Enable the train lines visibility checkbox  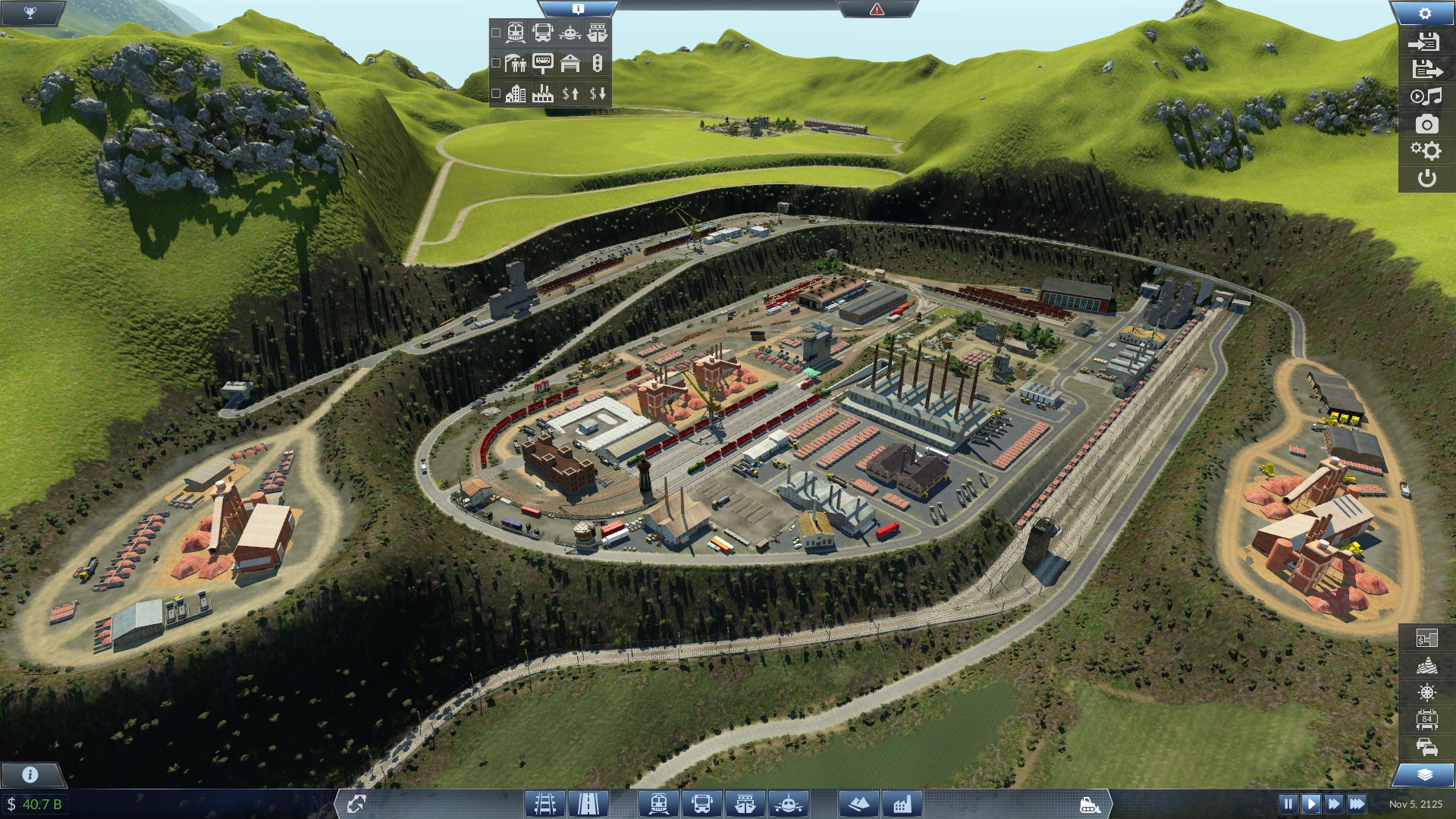[x=497, y=33]
